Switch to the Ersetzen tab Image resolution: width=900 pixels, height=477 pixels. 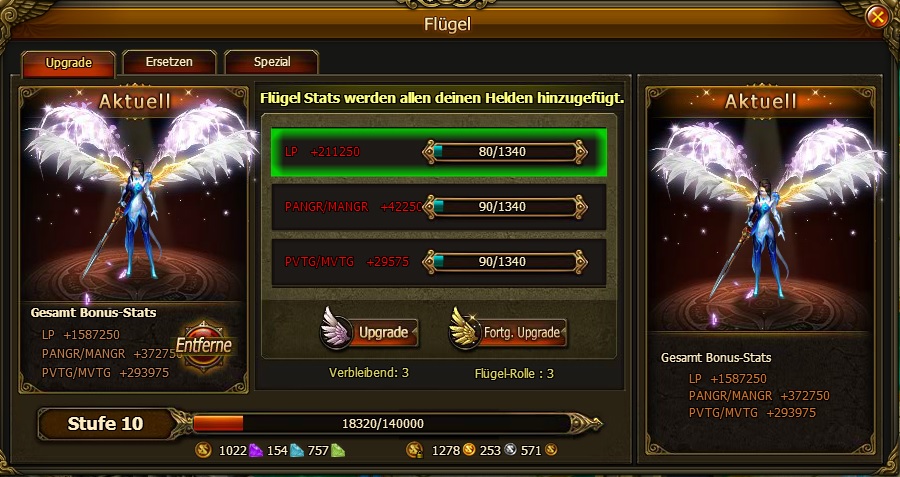[x=171, y=62]
